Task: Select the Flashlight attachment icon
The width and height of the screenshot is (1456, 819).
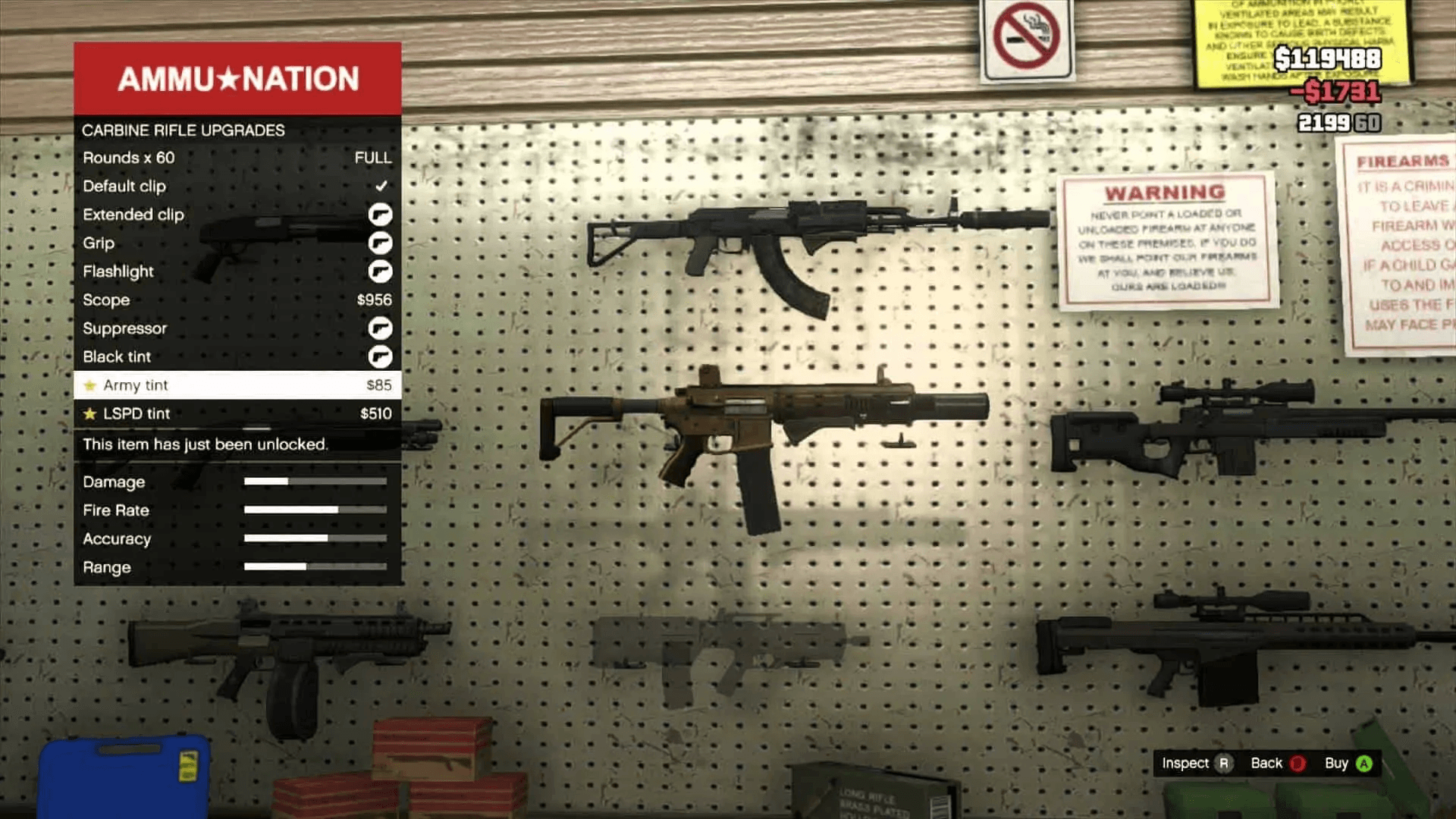Action: pyautogui.click(x=381, y=271)
